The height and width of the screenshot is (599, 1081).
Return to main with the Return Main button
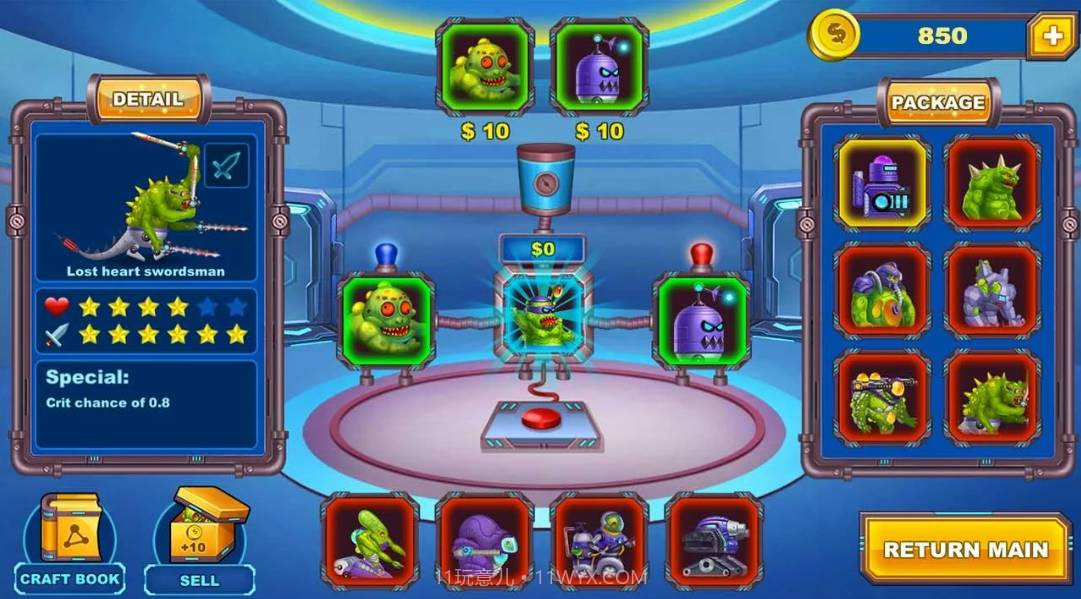tap(965, 548)
